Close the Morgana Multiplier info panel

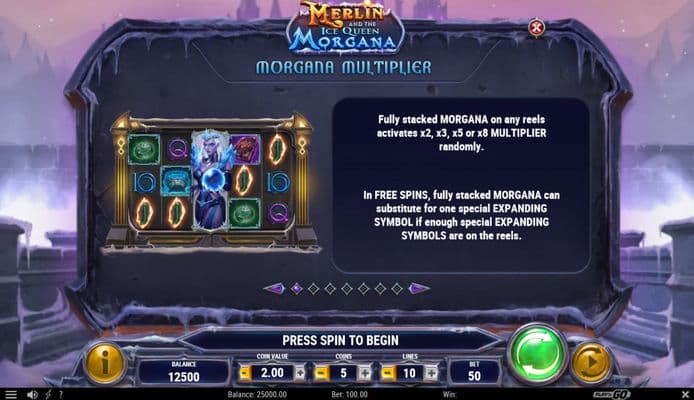coord(536,28)
